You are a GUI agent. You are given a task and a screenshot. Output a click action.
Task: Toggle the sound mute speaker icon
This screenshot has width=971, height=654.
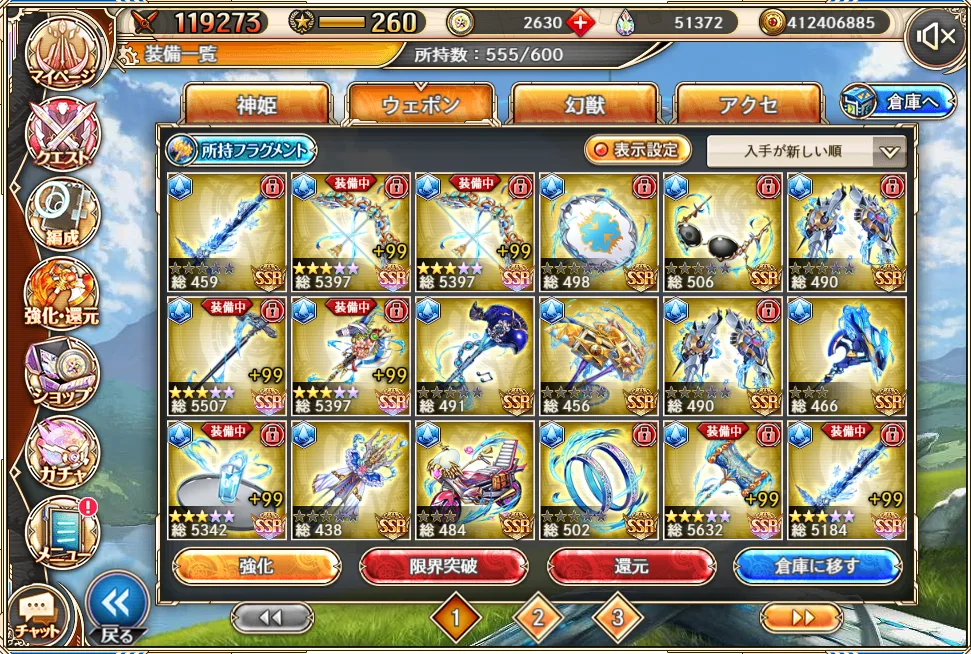tap(935, 38)
